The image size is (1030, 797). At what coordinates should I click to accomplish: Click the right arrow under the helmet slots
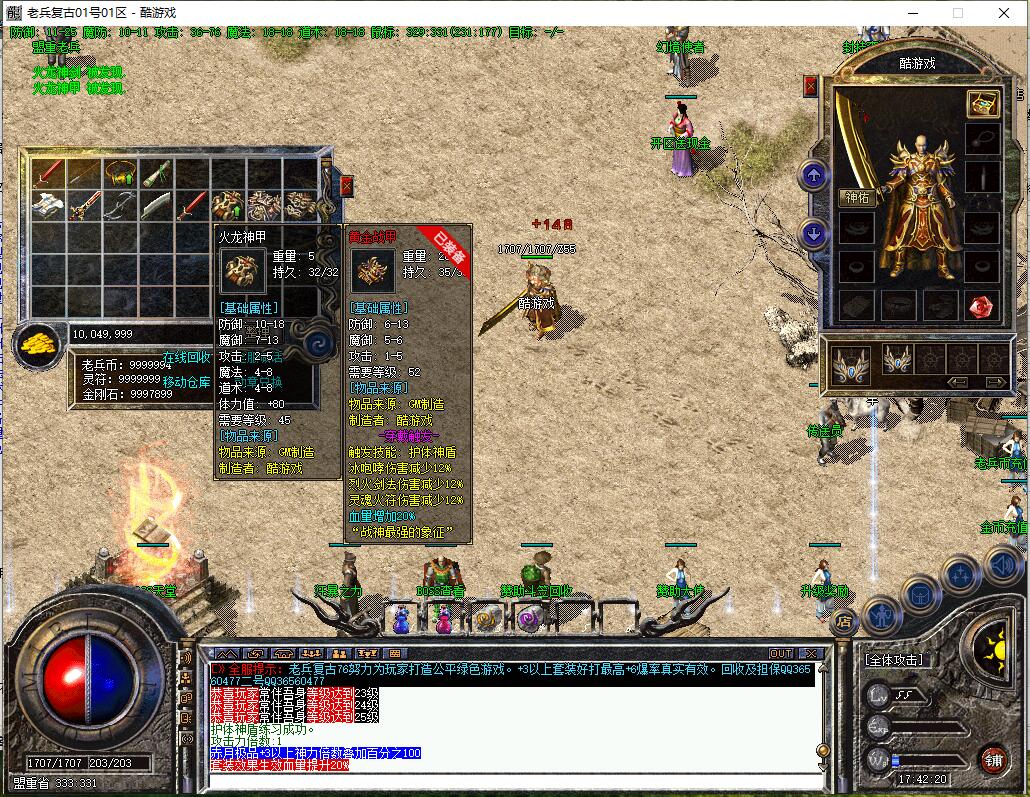point(994,382)
